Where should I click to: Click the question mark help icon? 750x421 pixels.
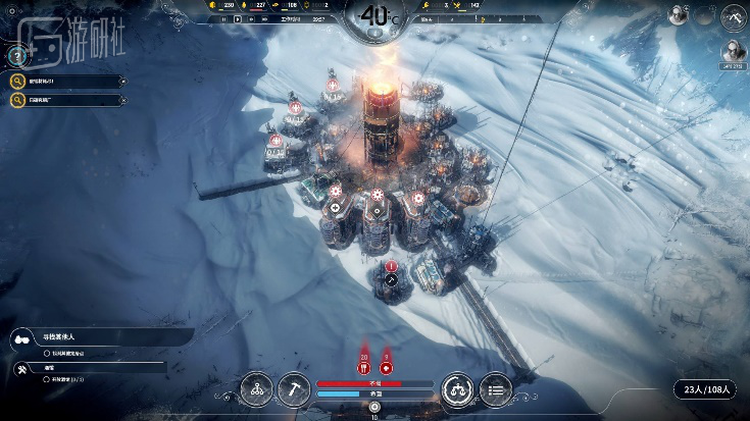point(17,57)
